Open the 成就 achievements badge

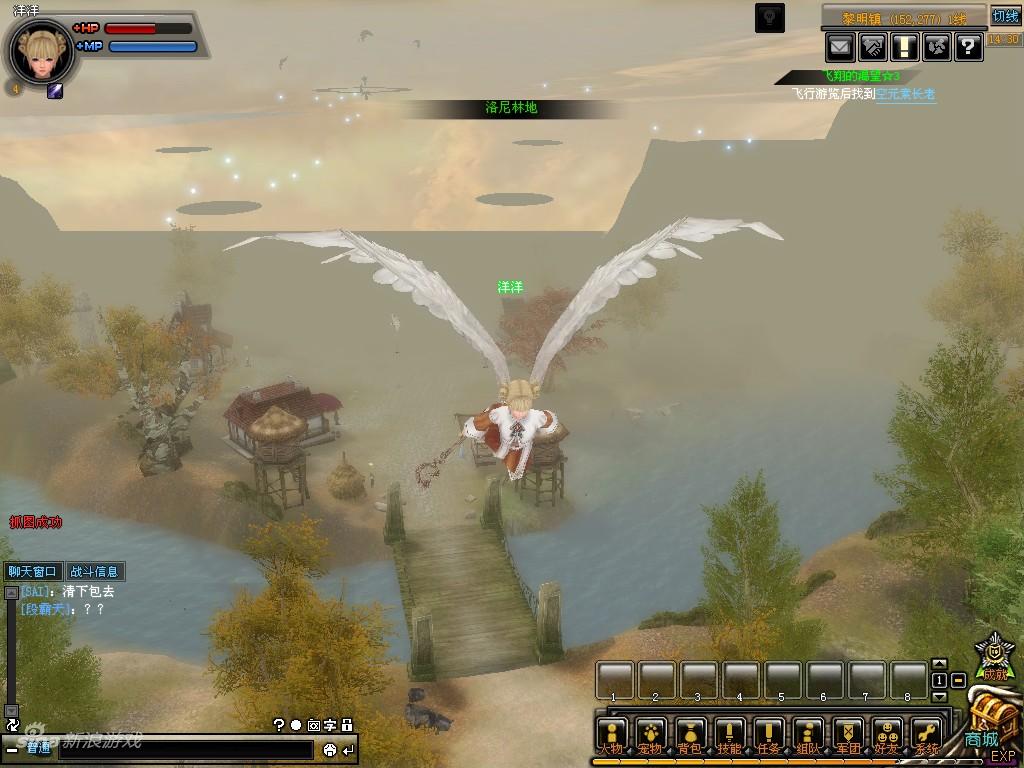994,657
